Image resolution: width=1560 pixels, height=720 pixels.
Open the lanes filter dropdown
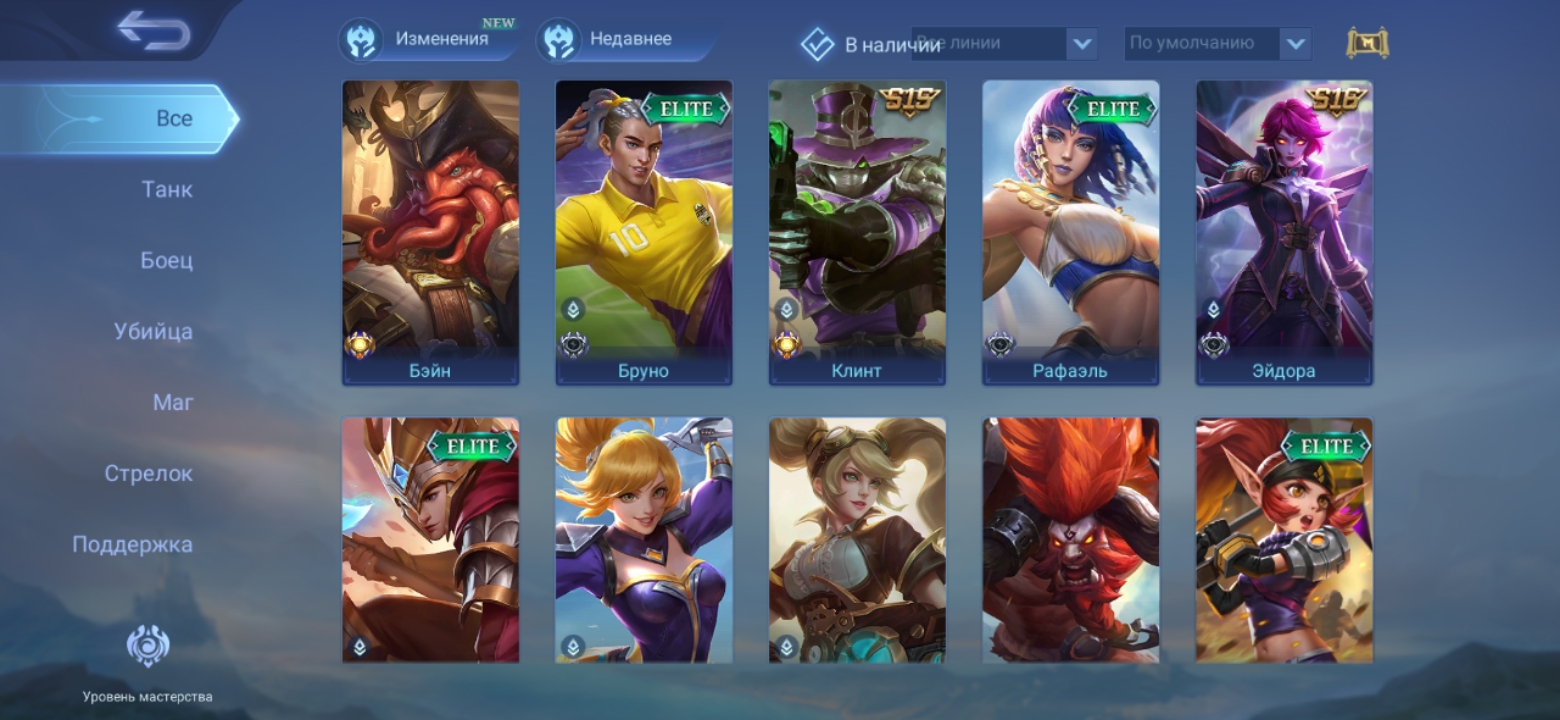point(1005,44)
